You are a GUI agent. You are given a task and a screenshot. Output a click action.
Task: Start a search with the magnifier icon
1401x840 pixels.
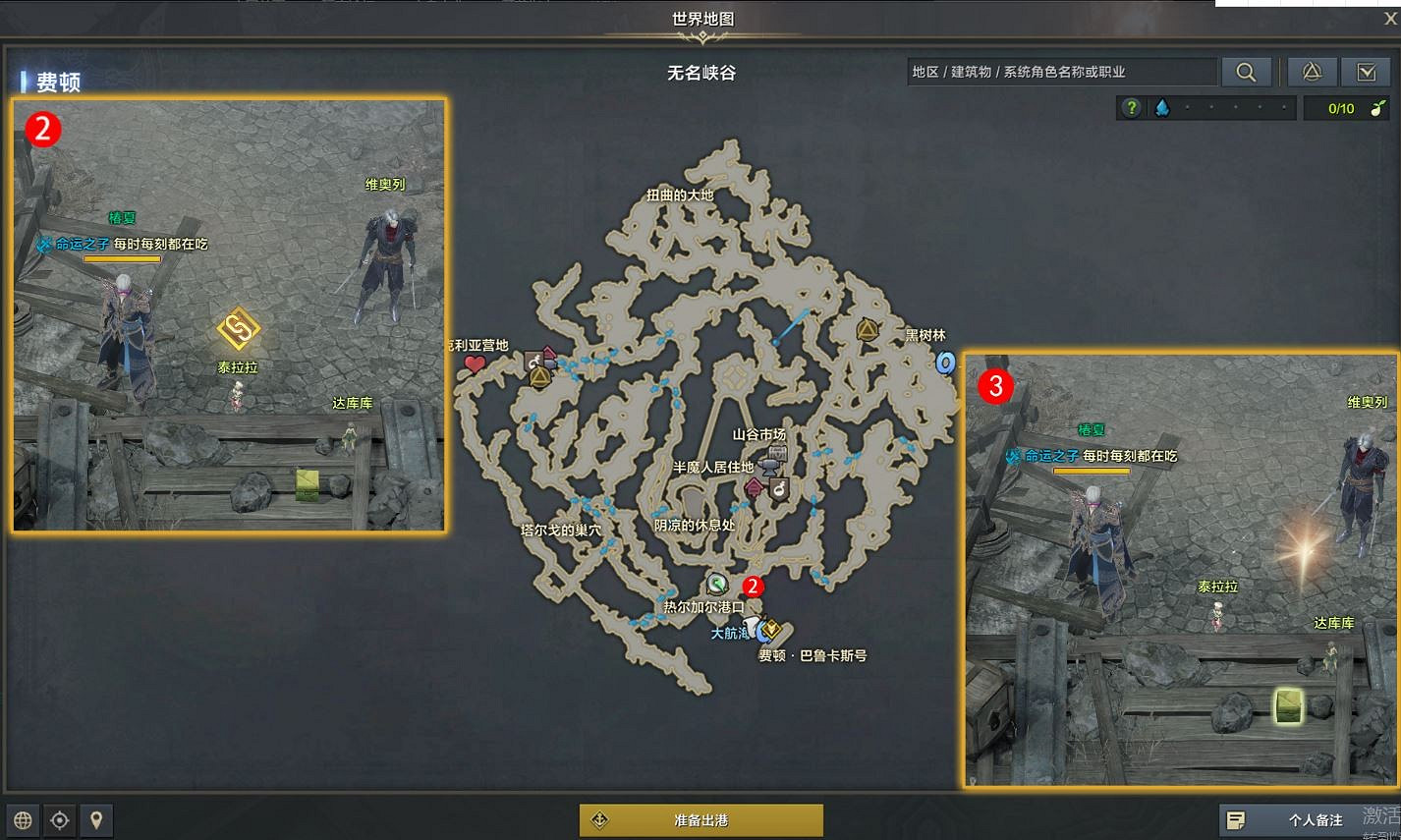(1246, 71)
